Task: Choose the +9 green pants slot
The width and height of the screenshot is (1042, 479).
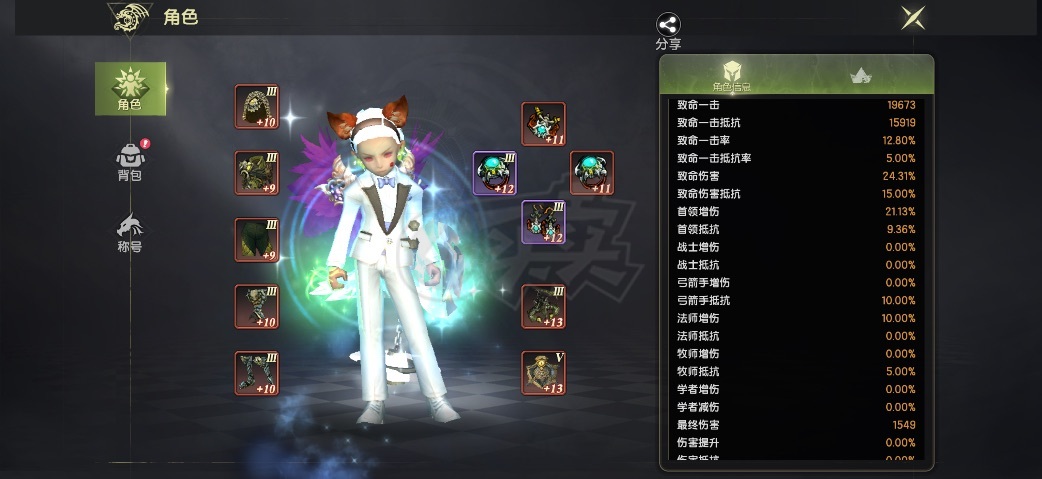Action: tap(257, 240)
